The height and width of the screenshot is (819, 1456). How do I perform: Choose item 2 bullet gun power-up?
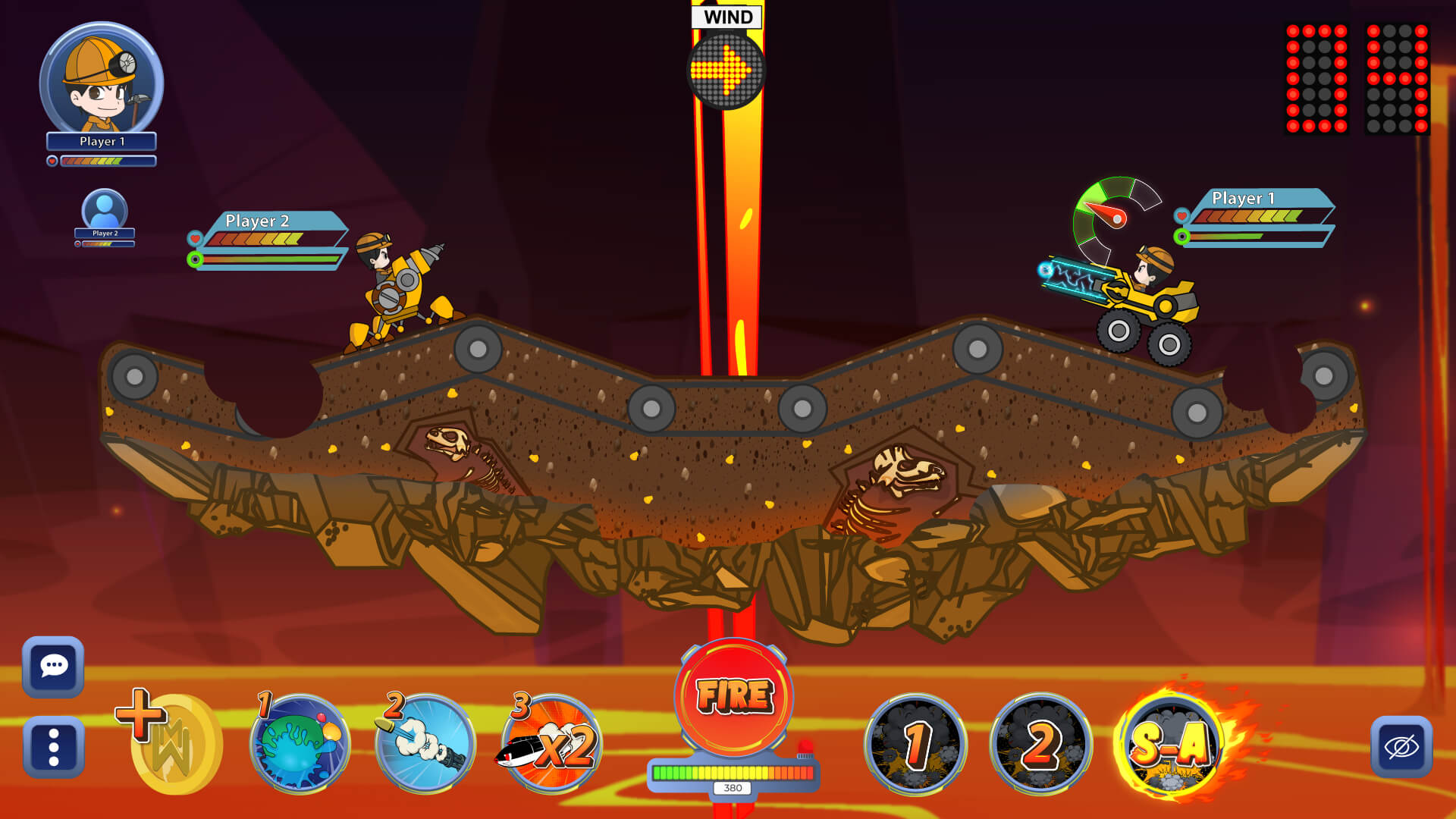tap(425, 743)
